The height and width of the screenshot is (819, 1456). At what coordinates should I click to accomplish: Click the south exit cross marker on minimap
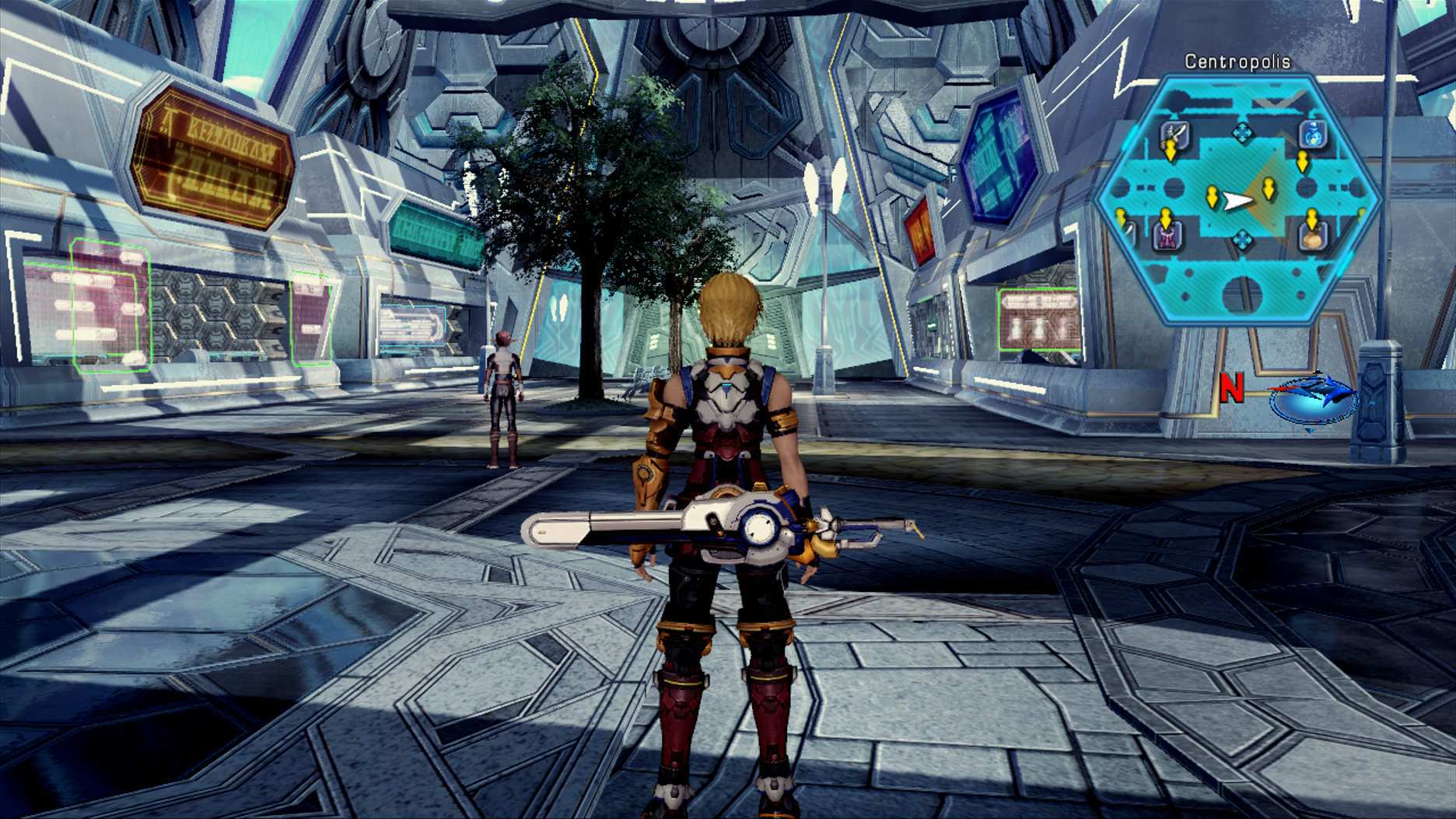click(x=1241, y=238)
